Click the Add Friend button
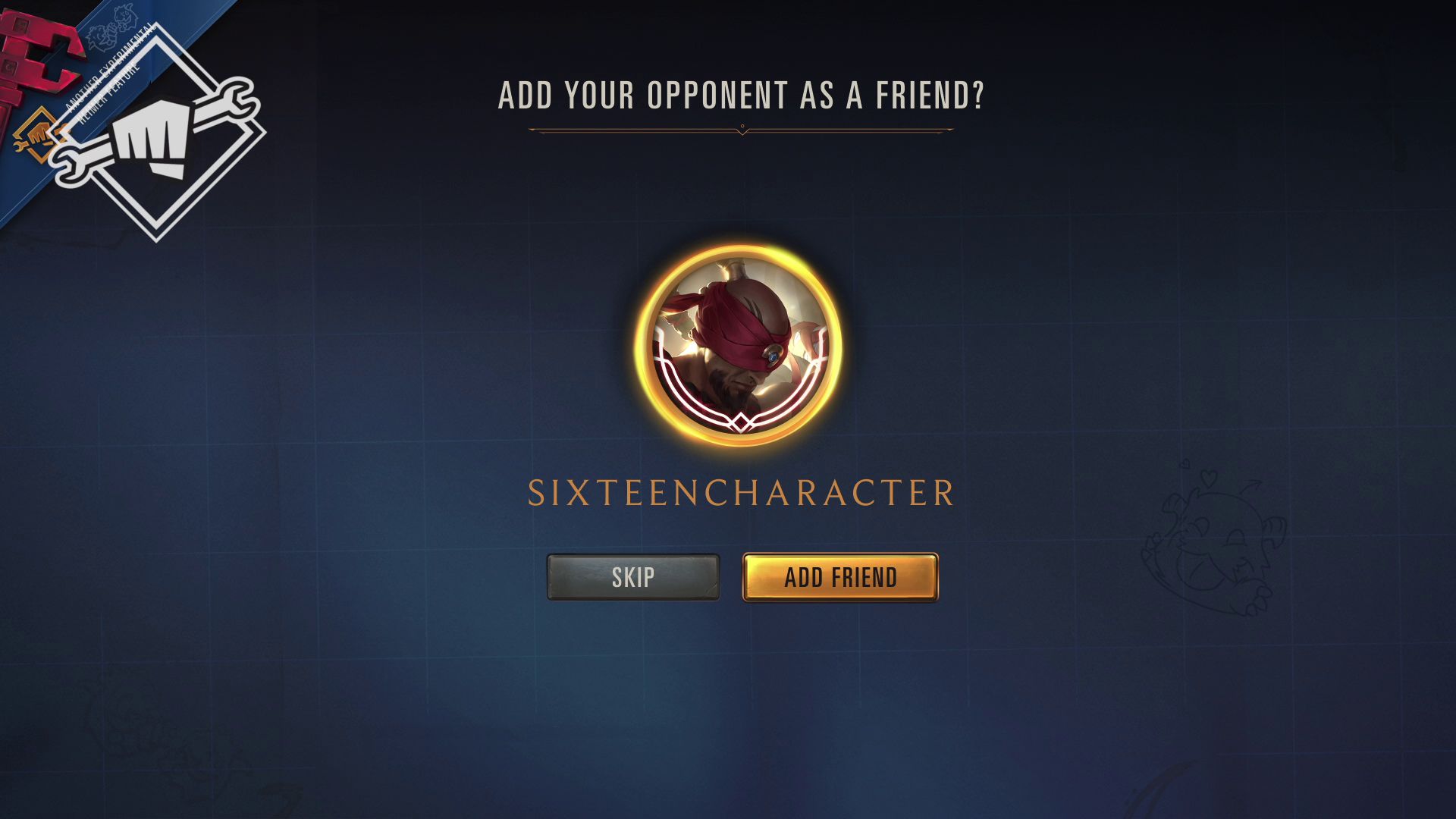The width and height of the screenshot is (1456, 819). [840, 577]
